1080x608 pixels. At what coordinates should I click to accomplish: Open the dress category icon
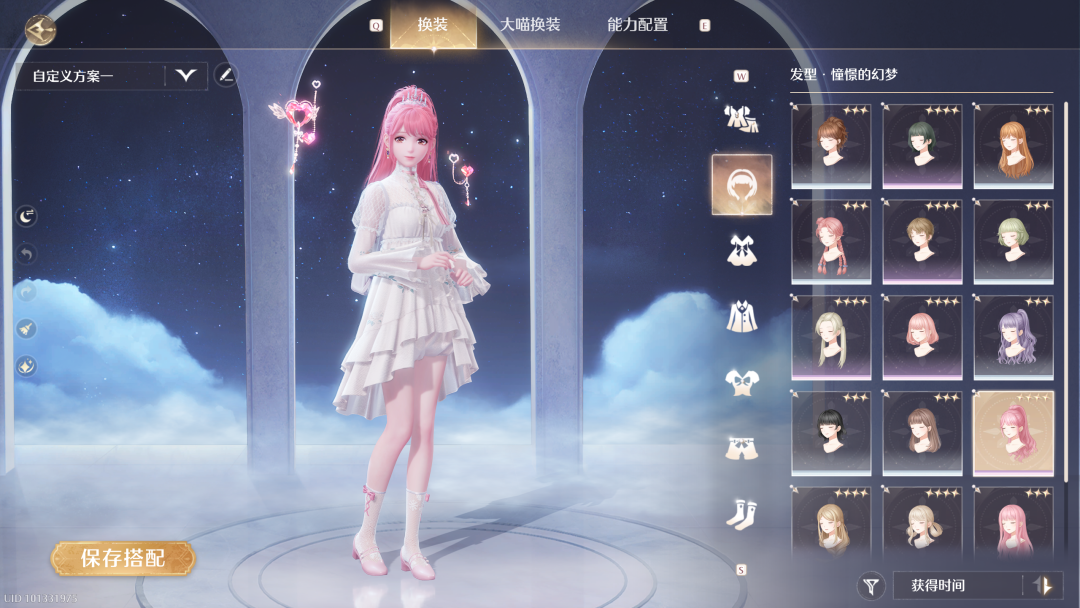click(741, 250)
